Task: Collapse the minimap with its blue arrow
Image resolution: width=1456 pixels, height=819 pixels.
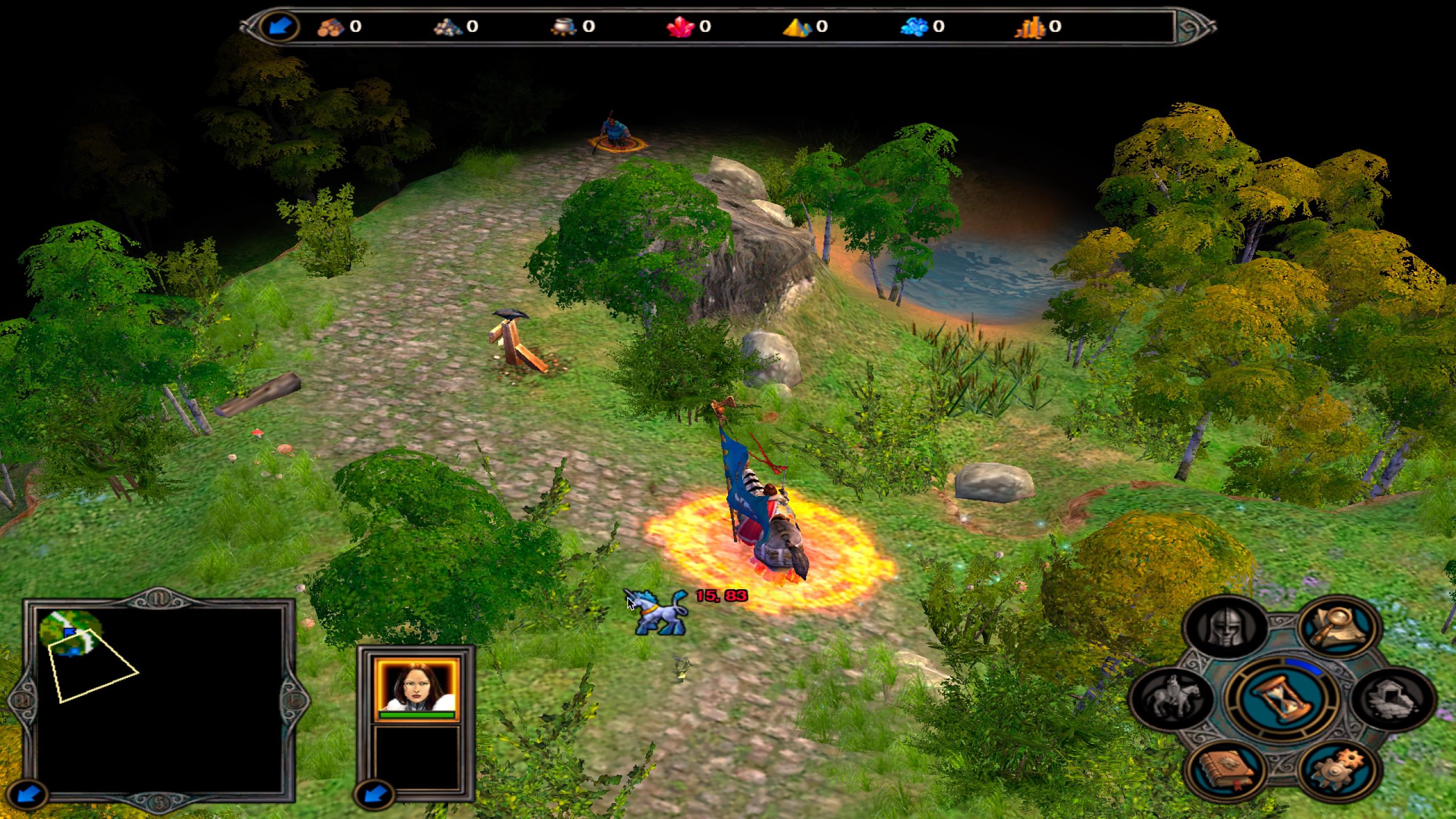Action: coord(26,794)
